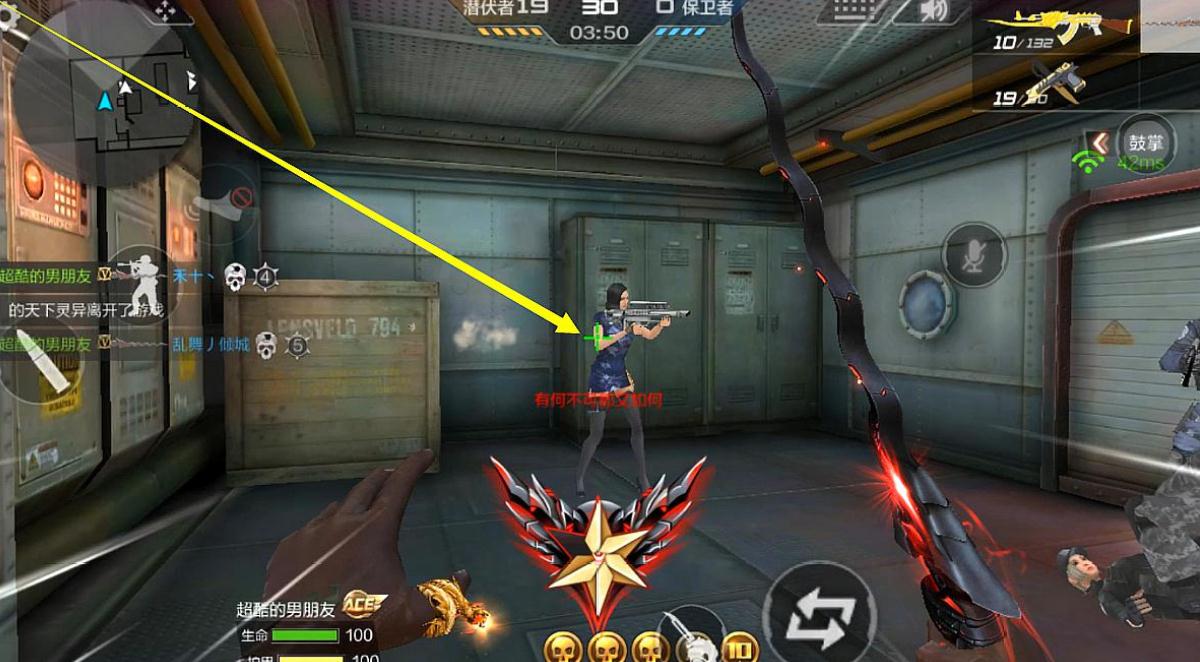Toggle the microphone voice chat button
This screenshot has height=662, width=1200.
[973, 254]
